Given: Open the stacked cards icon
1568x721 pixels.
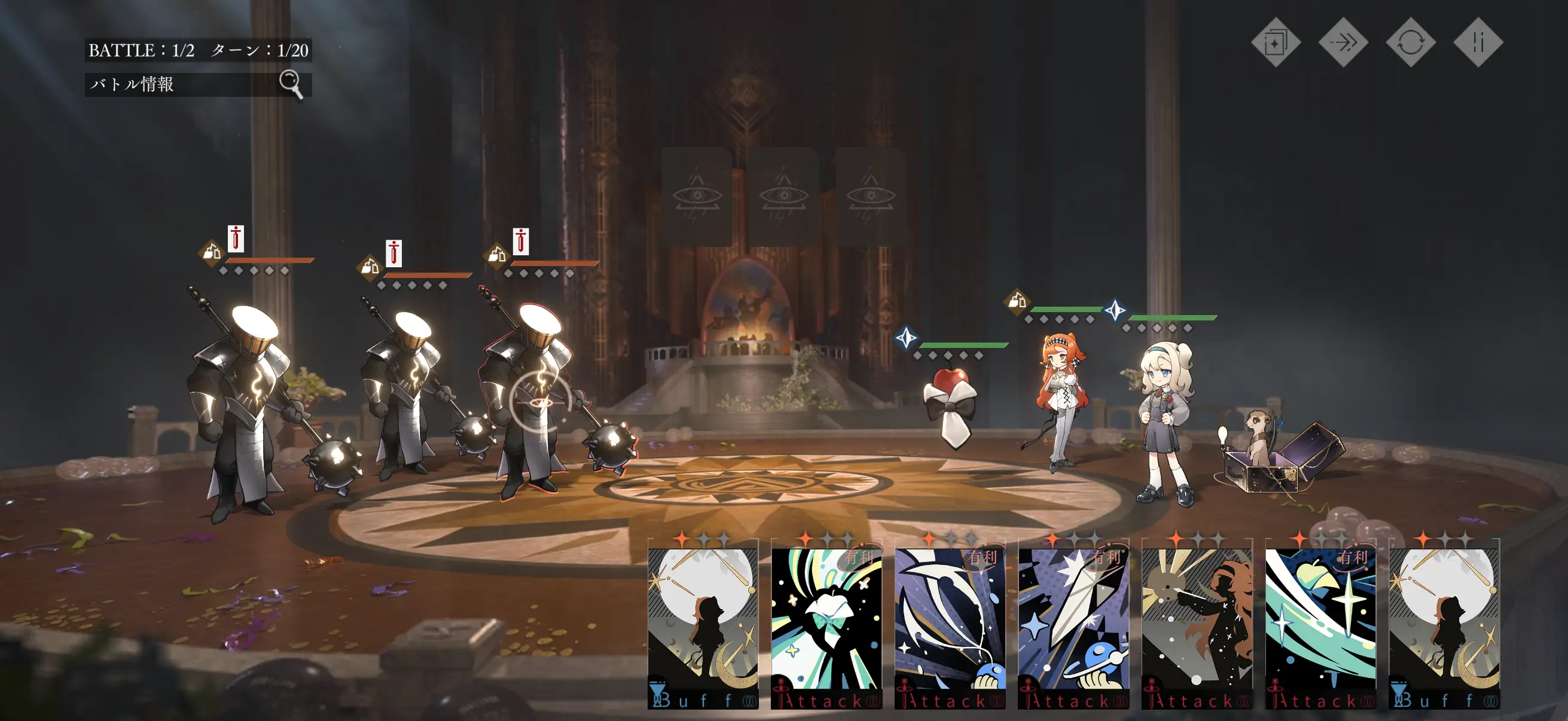Looking at the screenshot, I should 1275,42.
